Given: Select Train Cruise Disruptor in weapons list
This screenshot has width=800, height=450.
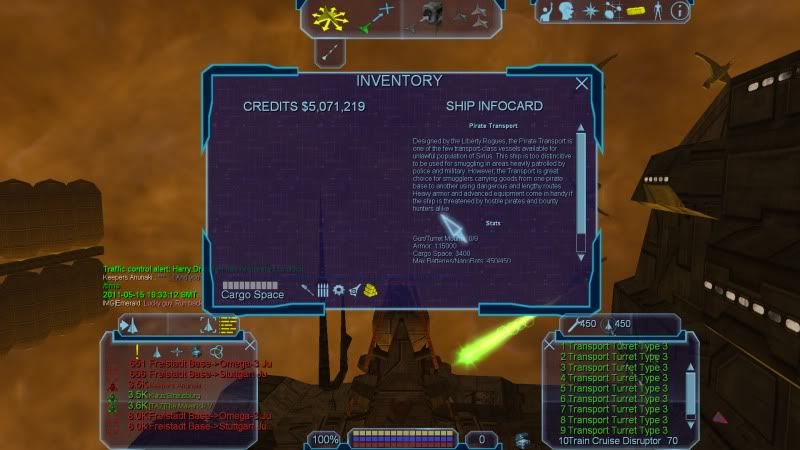Looking at the screenshot, I should [610, 440].
